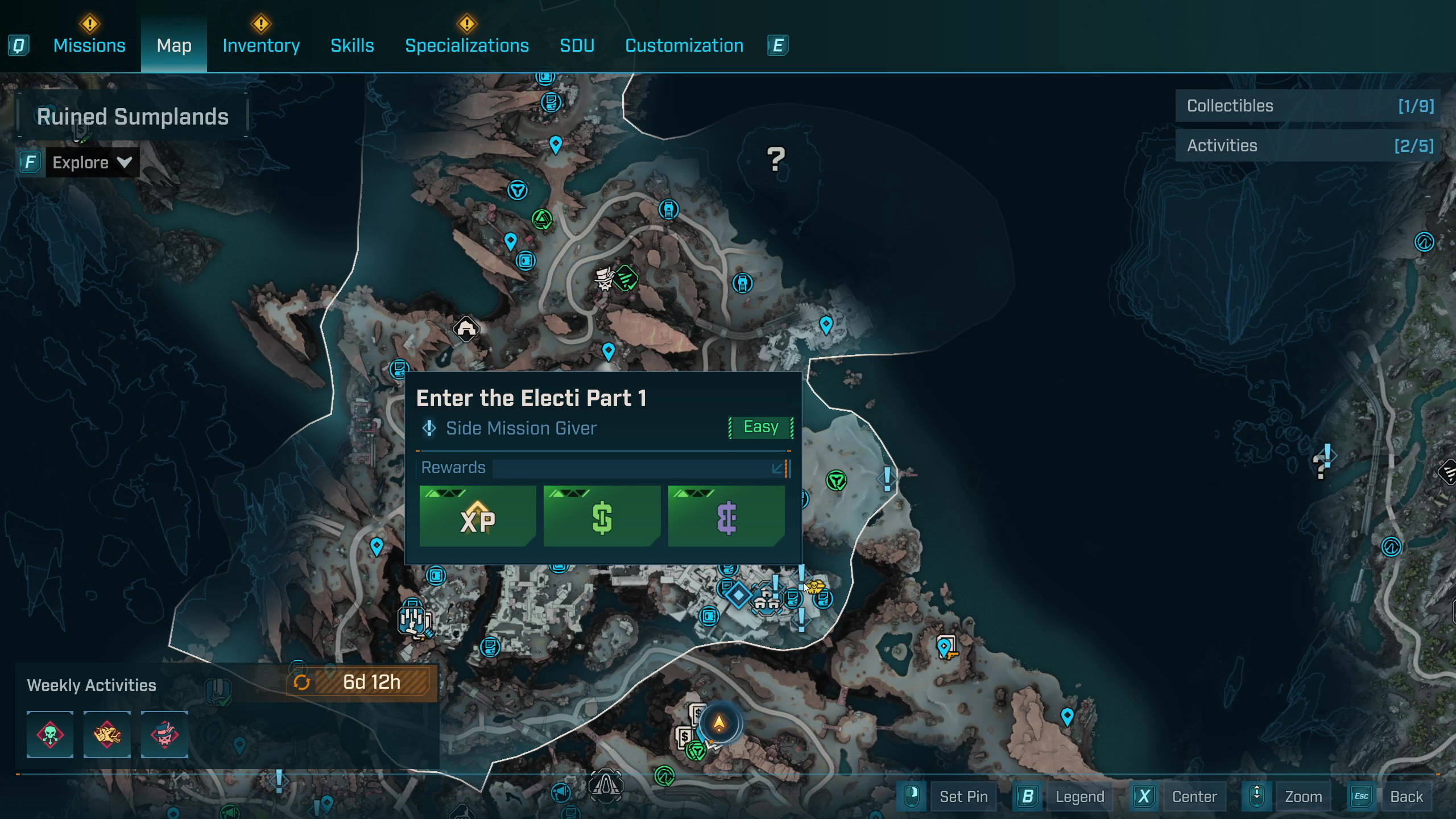Viewport: 1456px width, 819px height.
Task: Go Back from the map screen
Action: pos(1406,797)
